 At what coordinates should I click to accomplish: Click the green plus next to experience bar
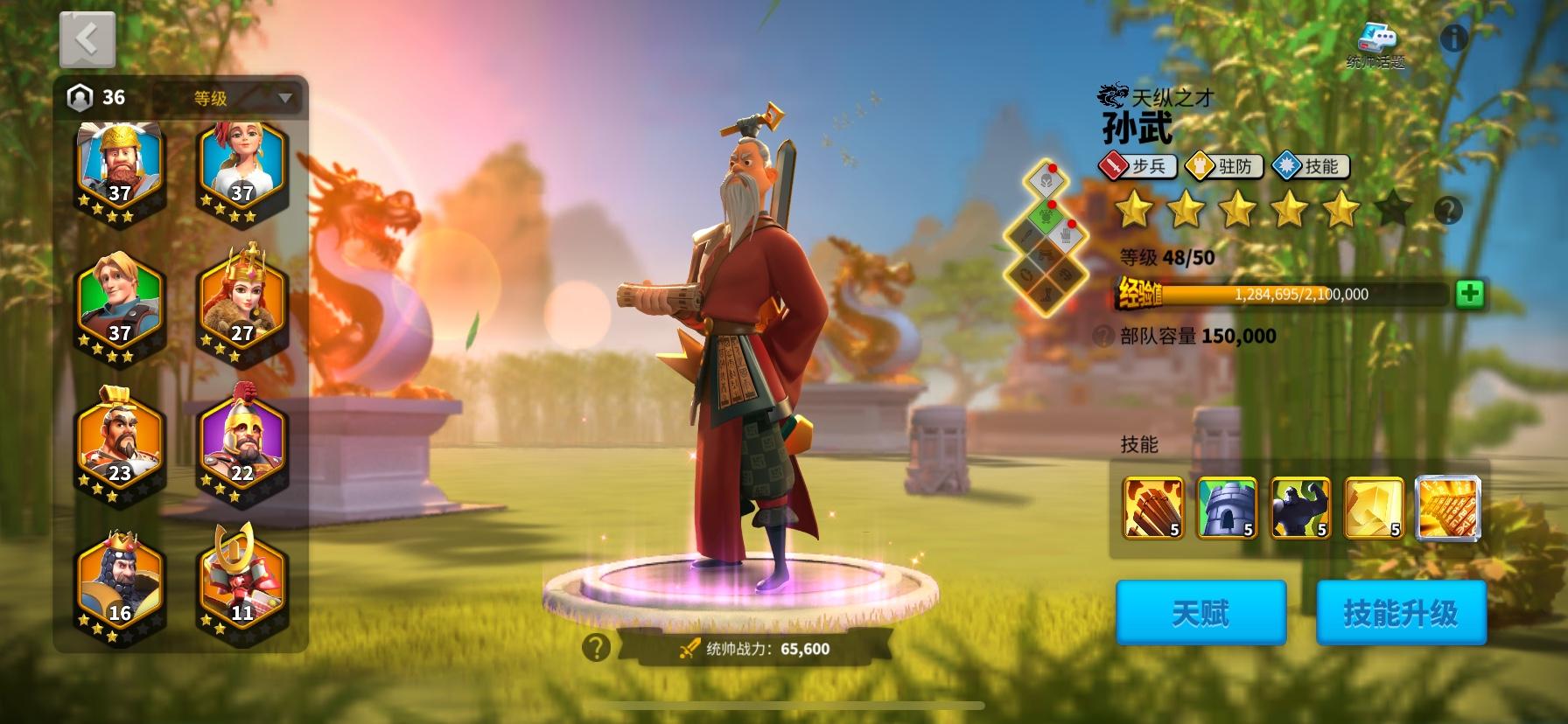1472,295
